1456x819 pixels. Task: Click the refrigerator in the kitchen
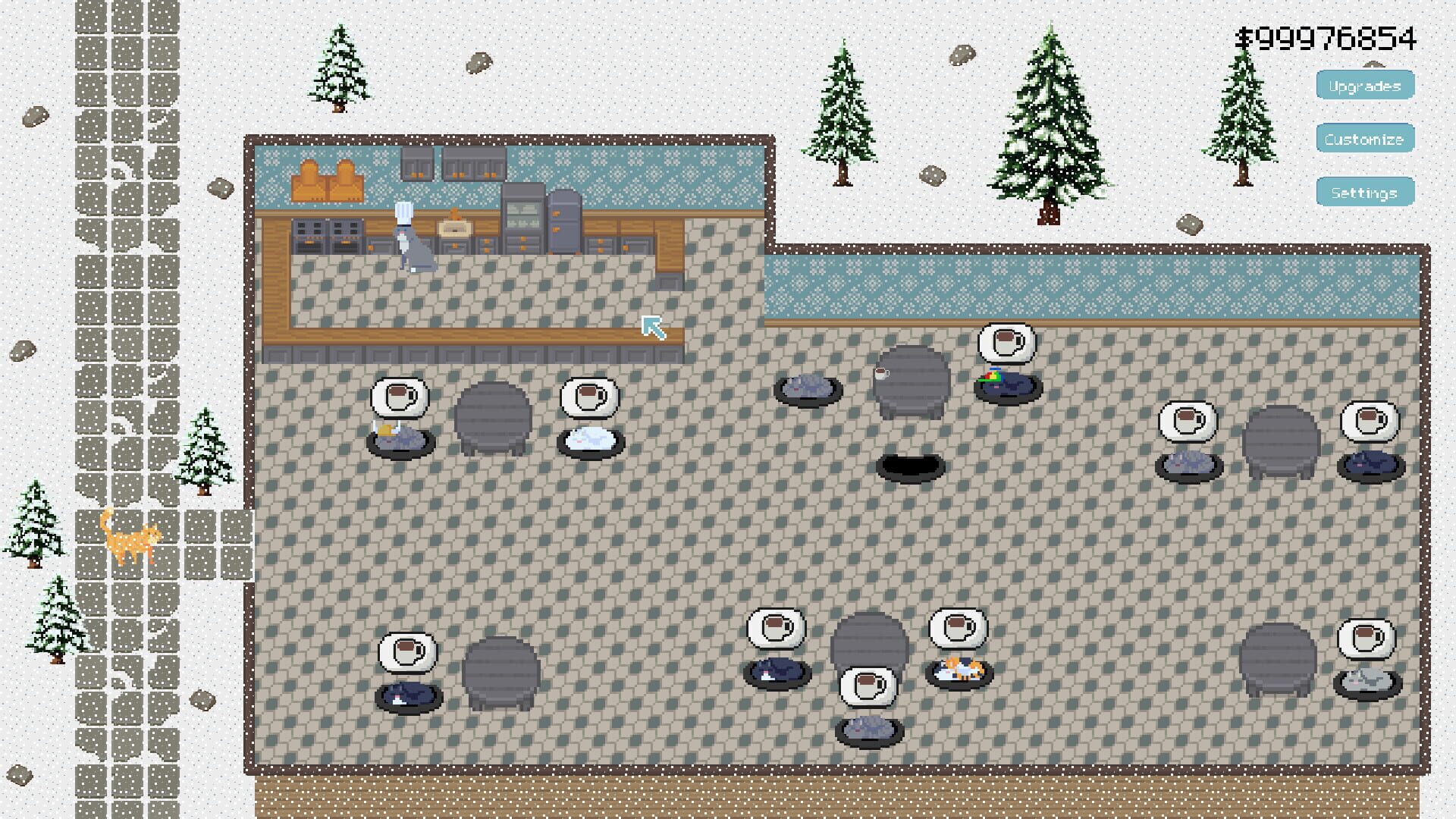tap(563, 222)
